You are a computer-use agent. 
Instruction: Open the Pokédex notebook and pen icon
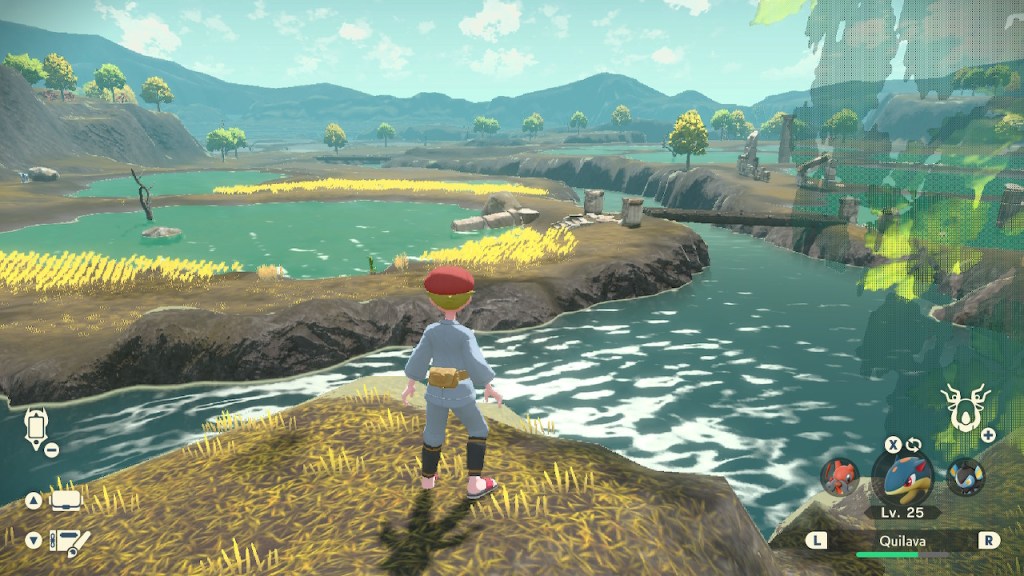(x=70, y=543)
